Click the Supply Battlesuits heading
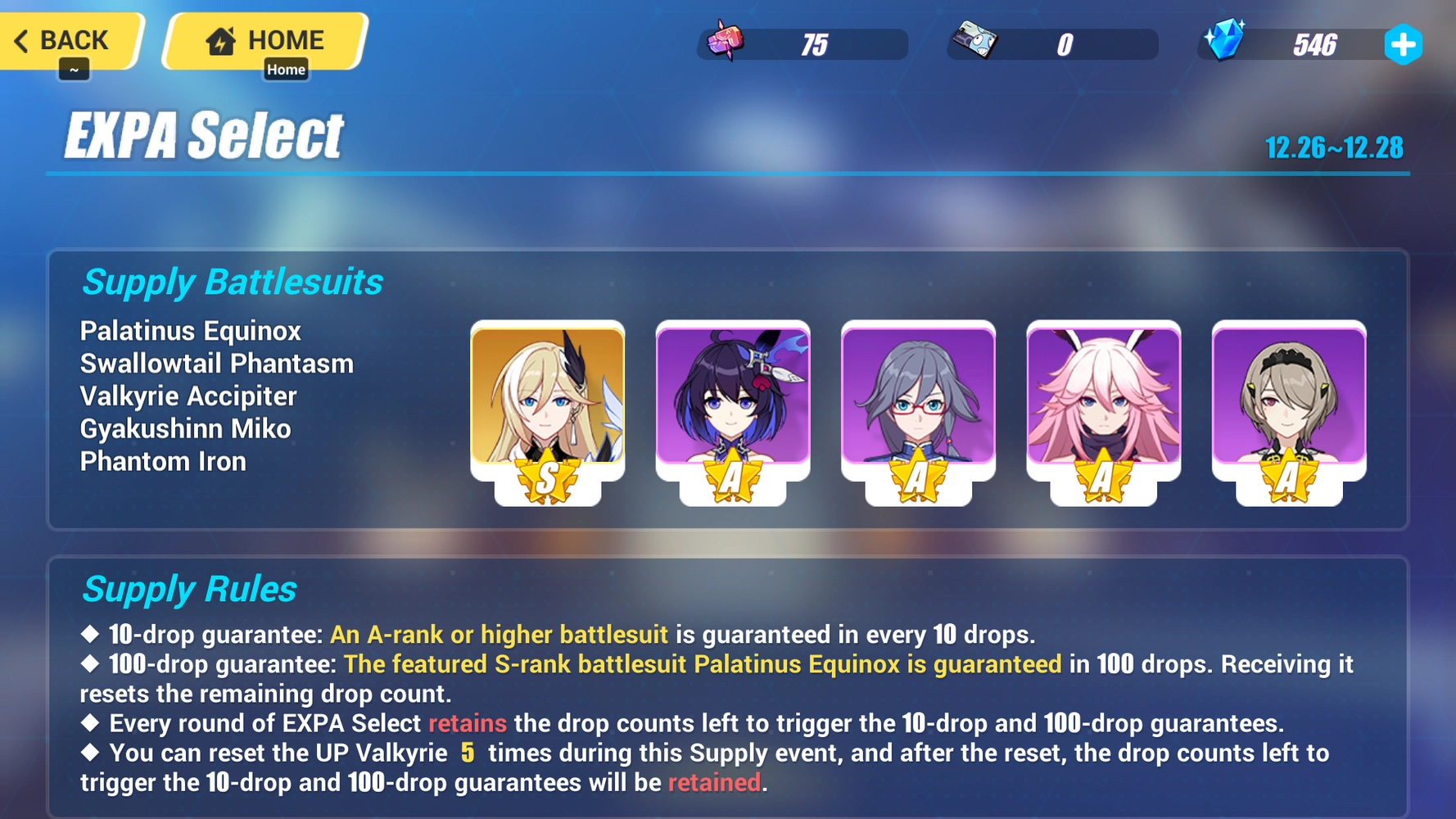 [232, 282]
